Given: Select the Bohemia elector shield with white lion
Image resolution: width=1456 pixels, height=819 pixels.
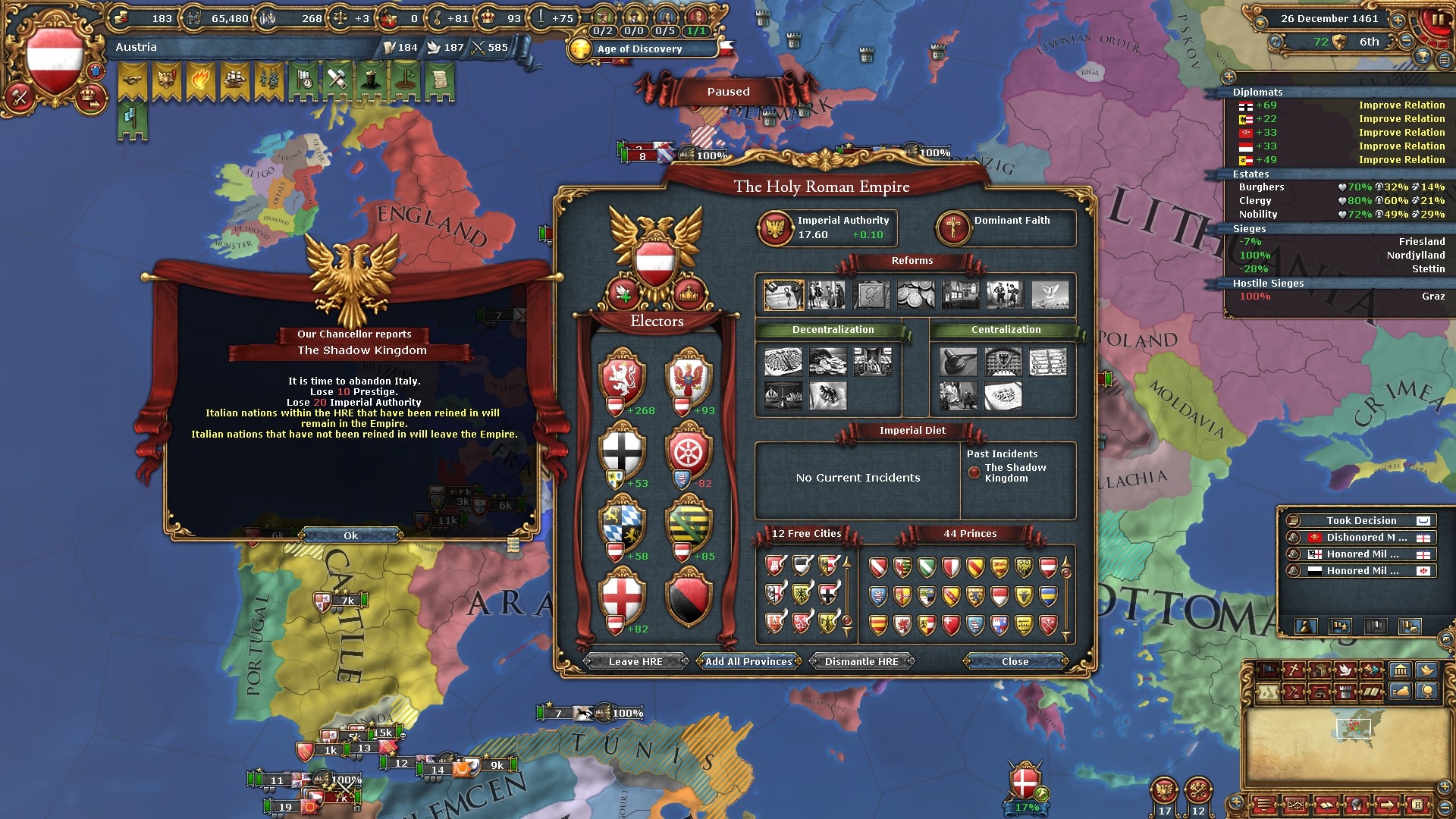Looking at the screenshot, I should [x=622, y=377].
